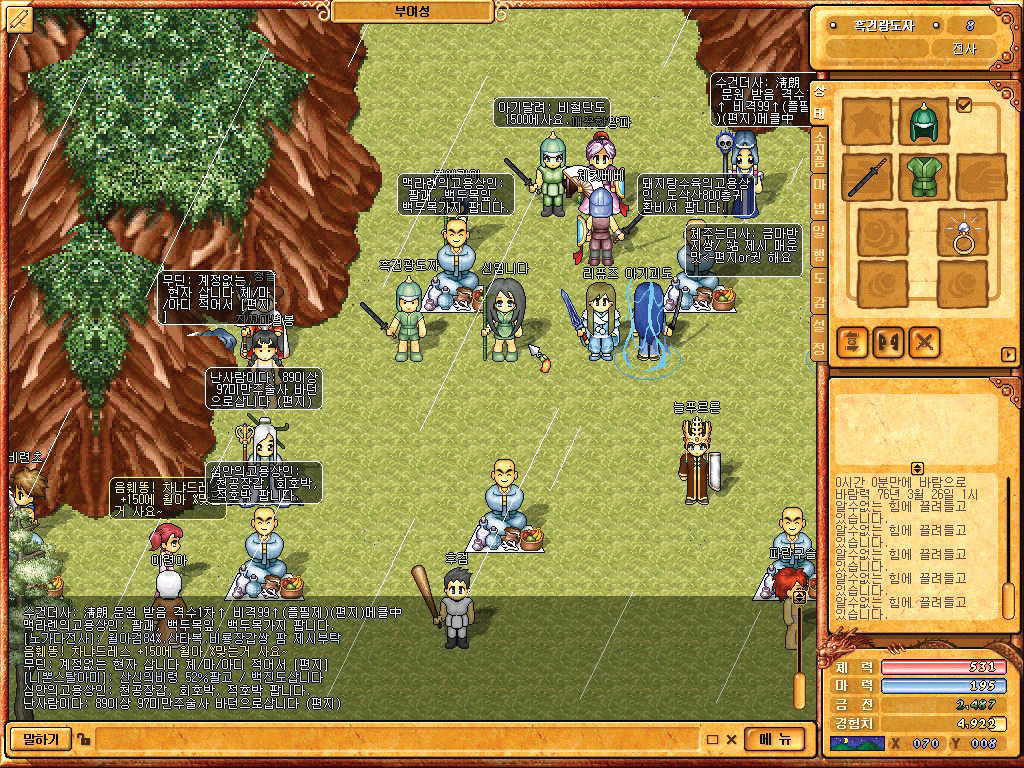Screen dimensions: 1024x768
Task: Choose the equipped ring slot
Action: click(x=963, y=232)
